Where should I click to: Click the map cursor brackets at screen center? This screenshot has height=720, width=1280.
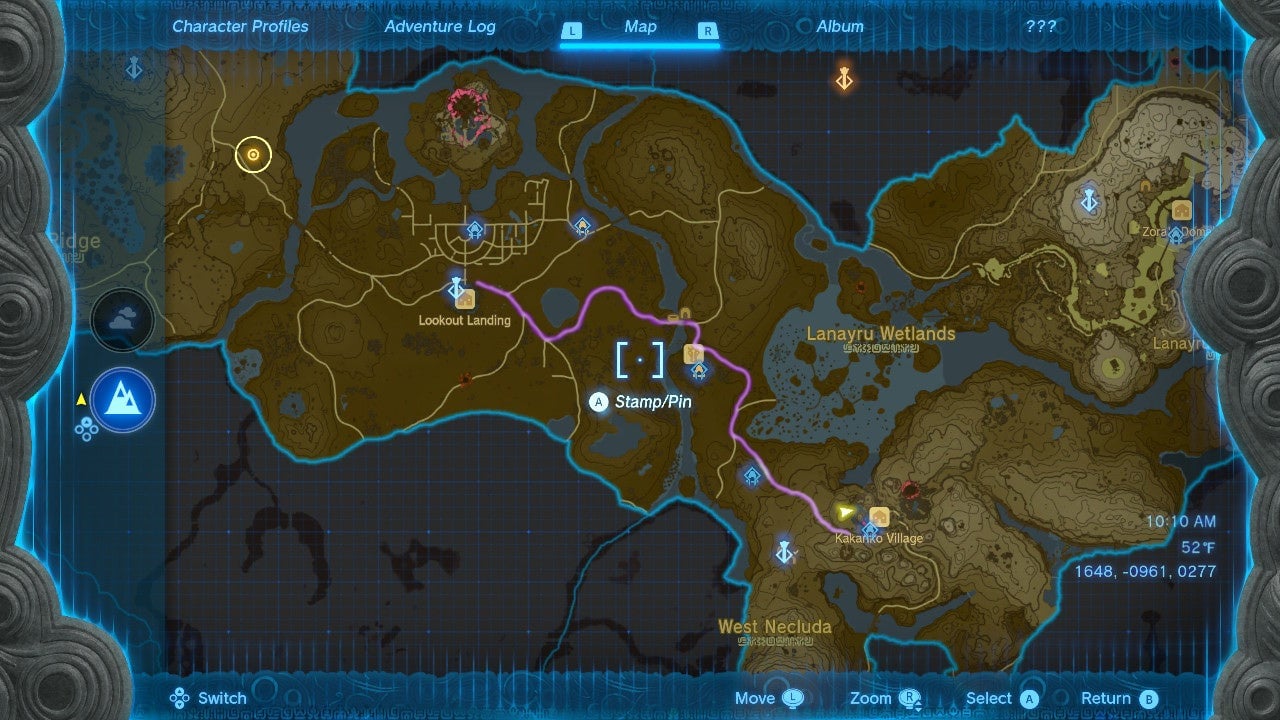640,359
